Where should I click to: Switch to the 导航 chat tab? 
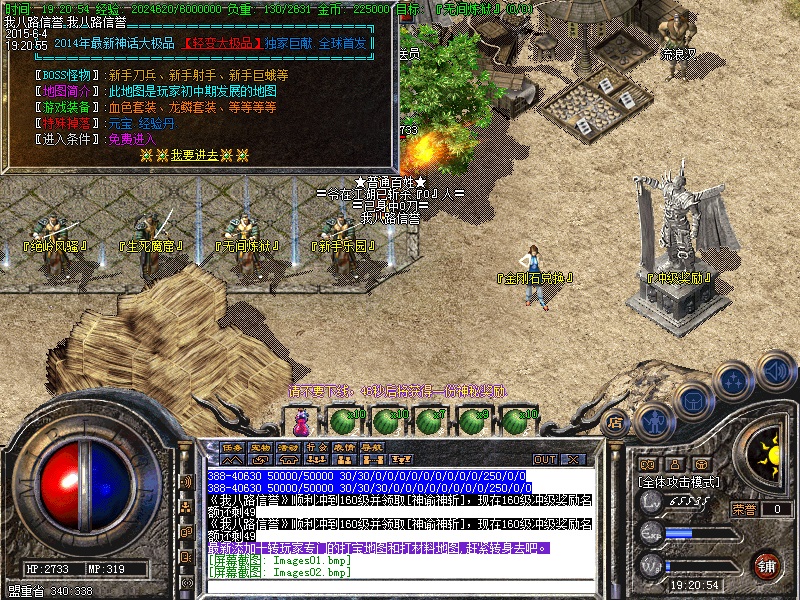click(x=372, y=446)
